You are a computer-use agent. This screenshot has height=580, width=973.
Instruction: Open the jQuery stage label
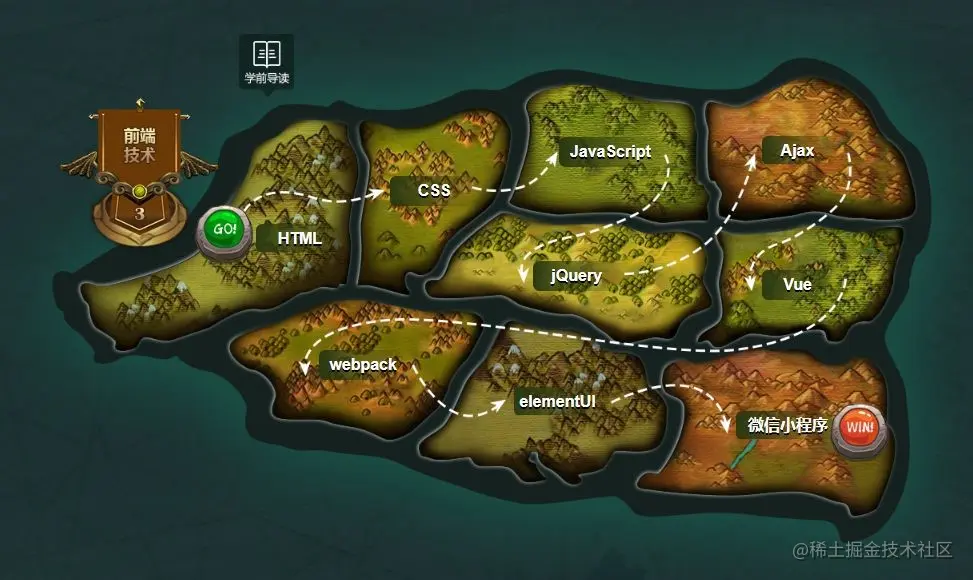[575, 275]
